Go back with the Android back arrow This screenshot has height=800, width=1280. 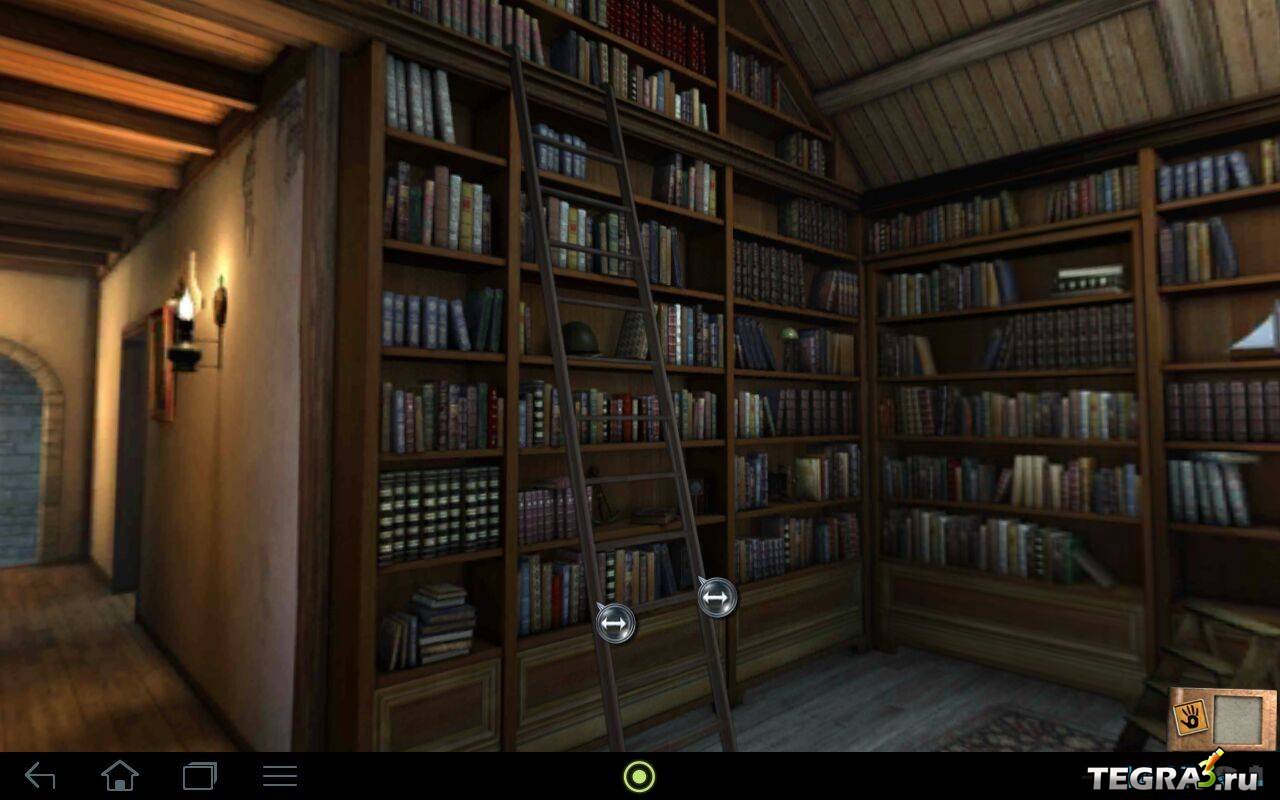tap(41, 775)
